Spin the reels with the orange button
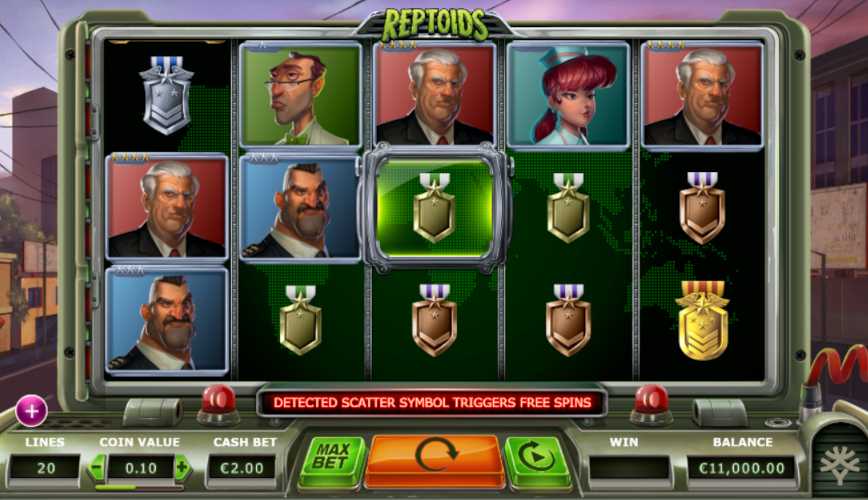The height and width of the screenshot is (500, 868). (x=435, y=458)
